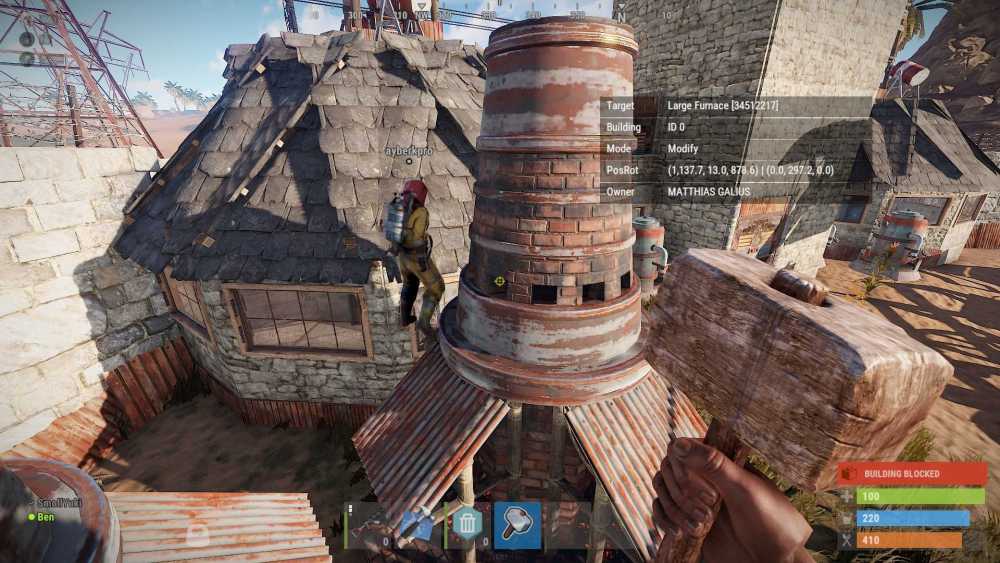The height and width of the screenshot is (563, 1000).
Task: Select the hammer hotbar slot
Action: coord(517,524)
